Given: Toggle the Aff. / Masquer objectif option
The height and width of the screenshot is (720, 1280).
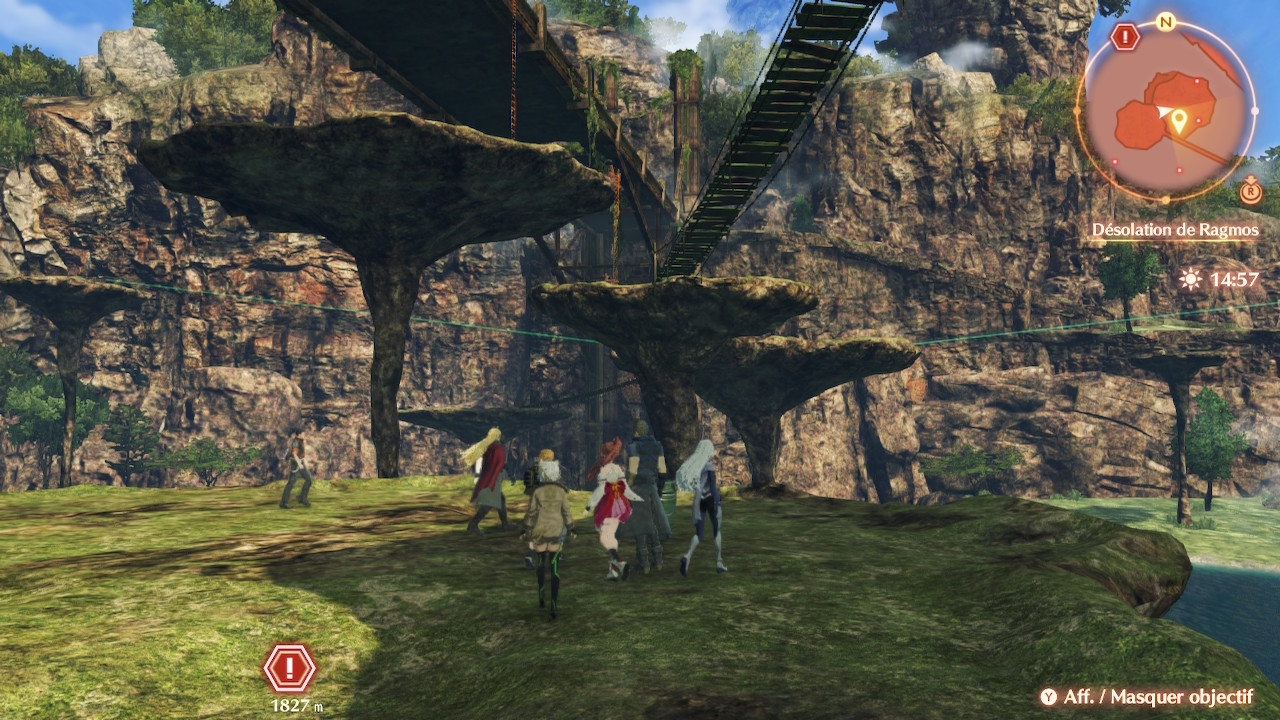Looking at the screenshot, I should coord(1146,697).
